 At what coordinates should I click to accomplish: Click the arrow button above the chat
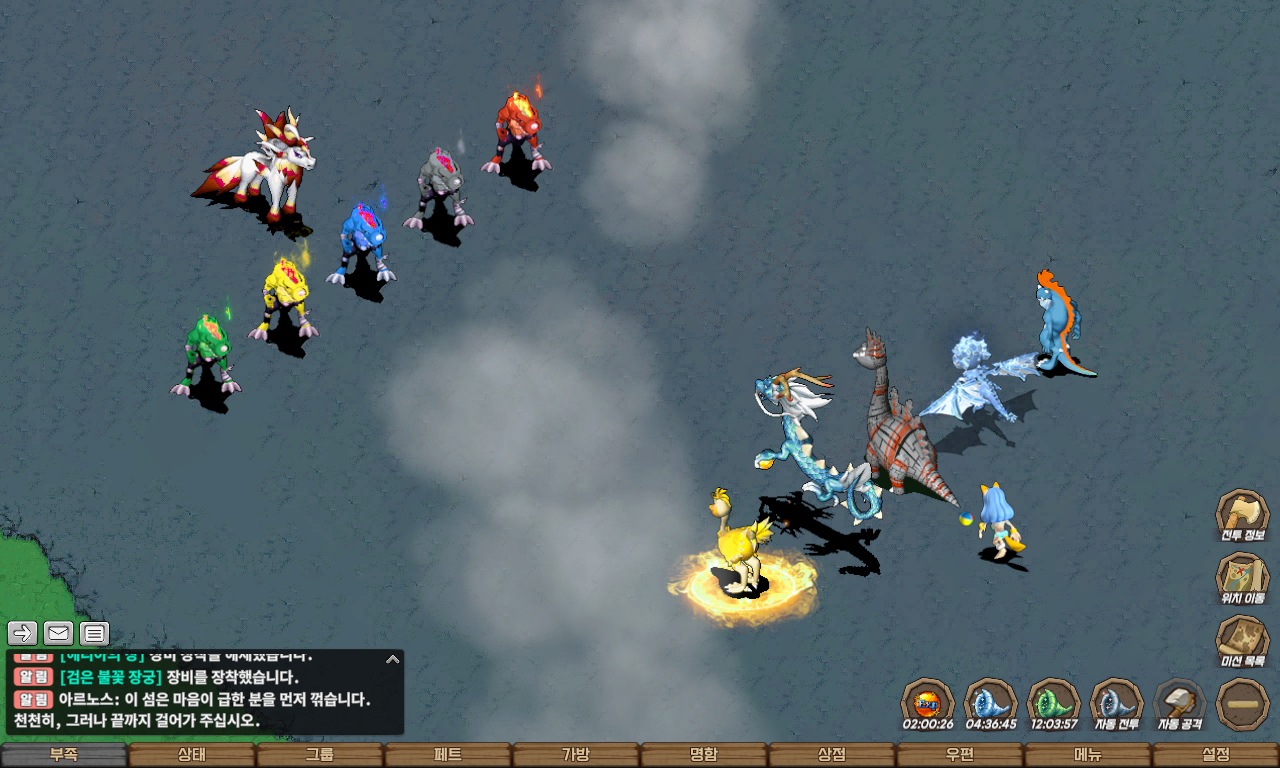point(23,633)
